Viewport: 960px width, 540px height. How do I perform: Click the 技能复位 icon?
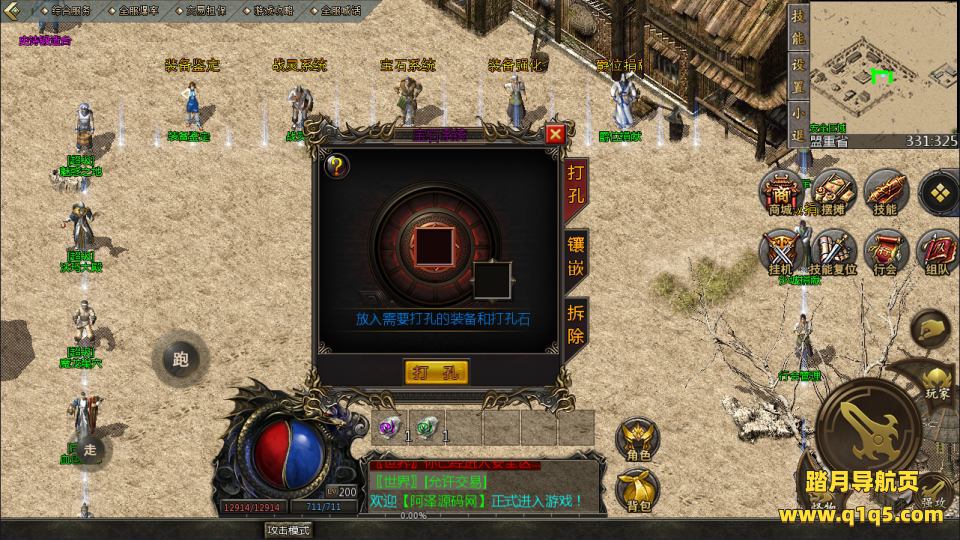pyautogui.click(x=832, y=251)
